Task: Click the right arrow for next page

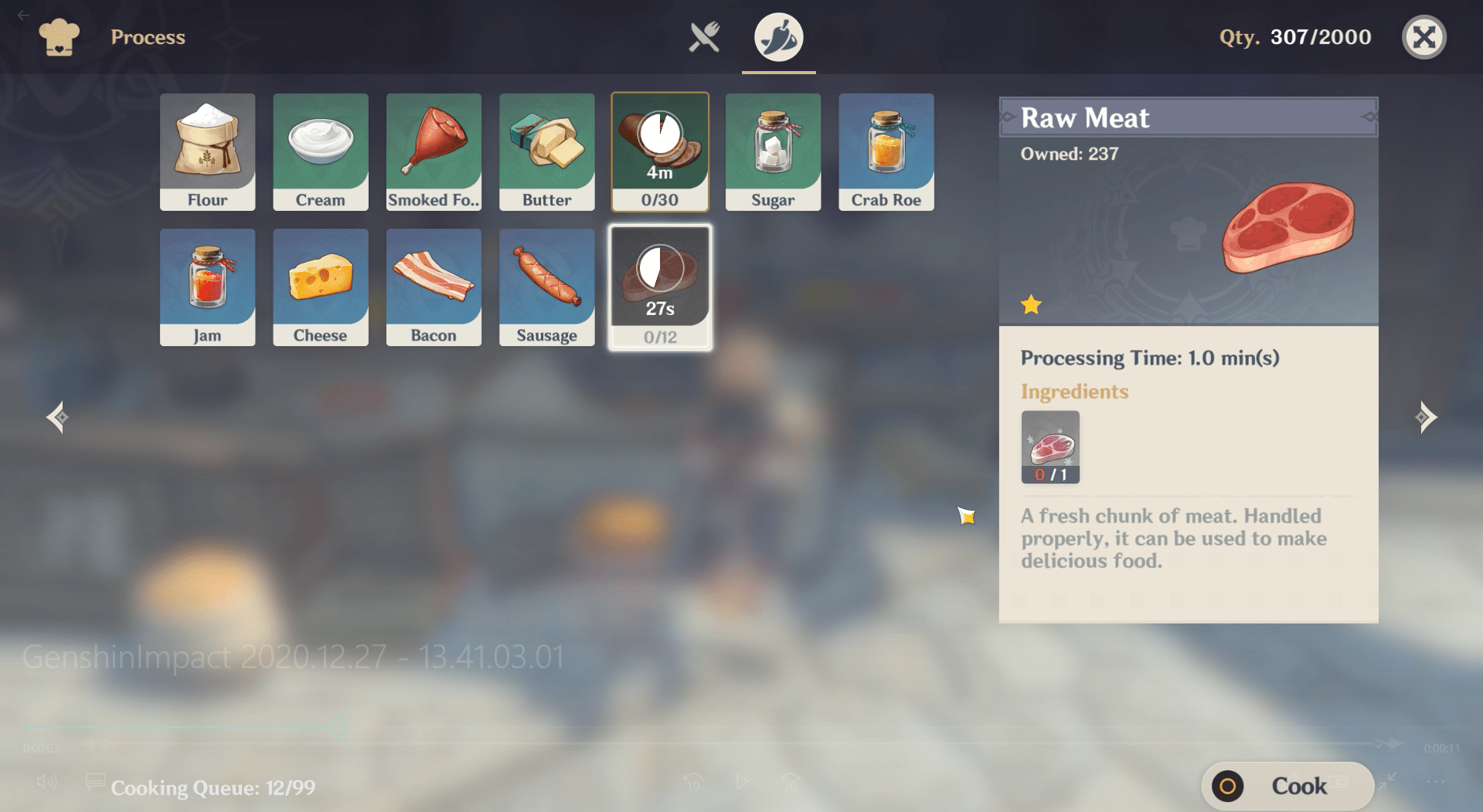Action: (x=1427, y=417)
